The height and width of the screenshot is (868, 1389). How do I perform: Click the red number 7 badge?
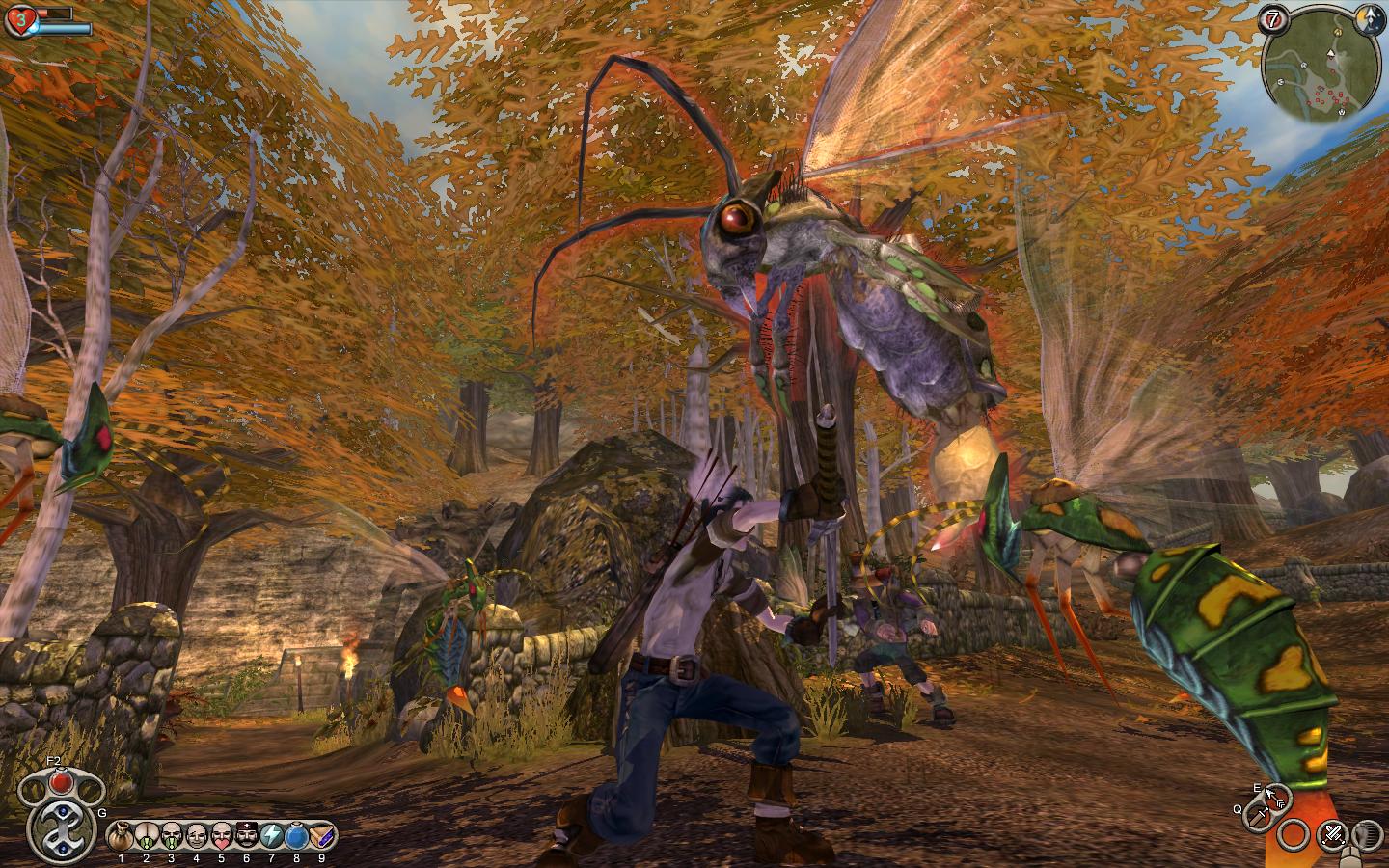1272,18
